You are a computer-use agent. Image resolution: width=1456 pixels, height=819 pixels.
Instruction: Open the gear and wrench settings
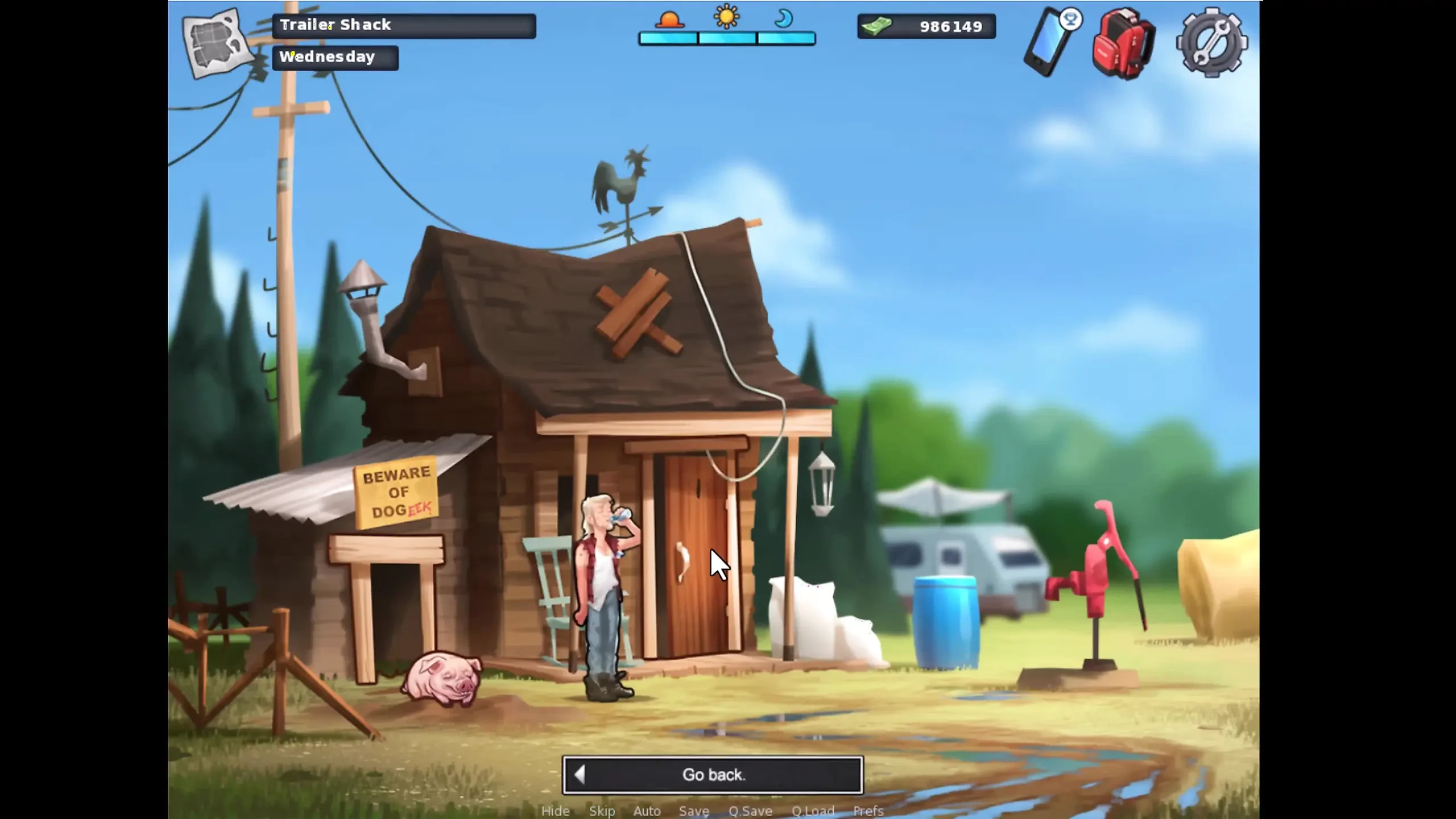click(x=1211, y=43)
